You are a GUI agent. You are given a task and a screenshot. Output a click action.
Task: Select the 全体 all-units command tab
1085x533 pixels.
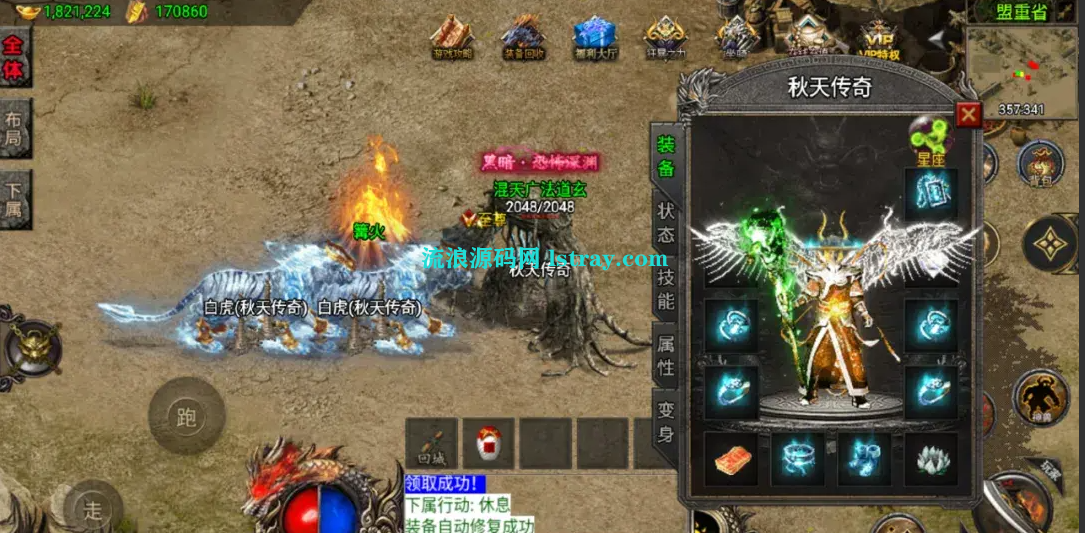(14, 58)
